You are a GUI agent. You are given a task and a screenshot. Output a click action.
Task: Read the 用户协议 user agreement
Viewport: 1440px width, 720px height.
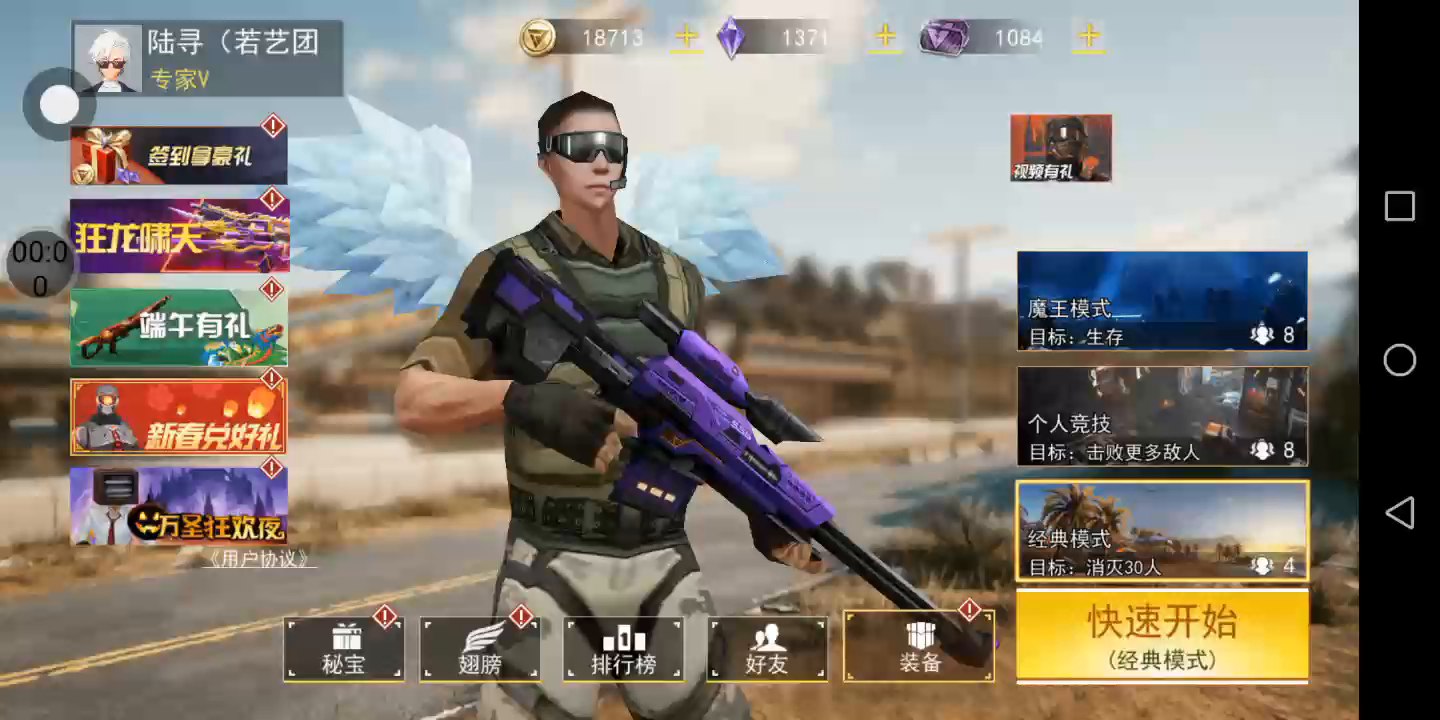(258, 559)
